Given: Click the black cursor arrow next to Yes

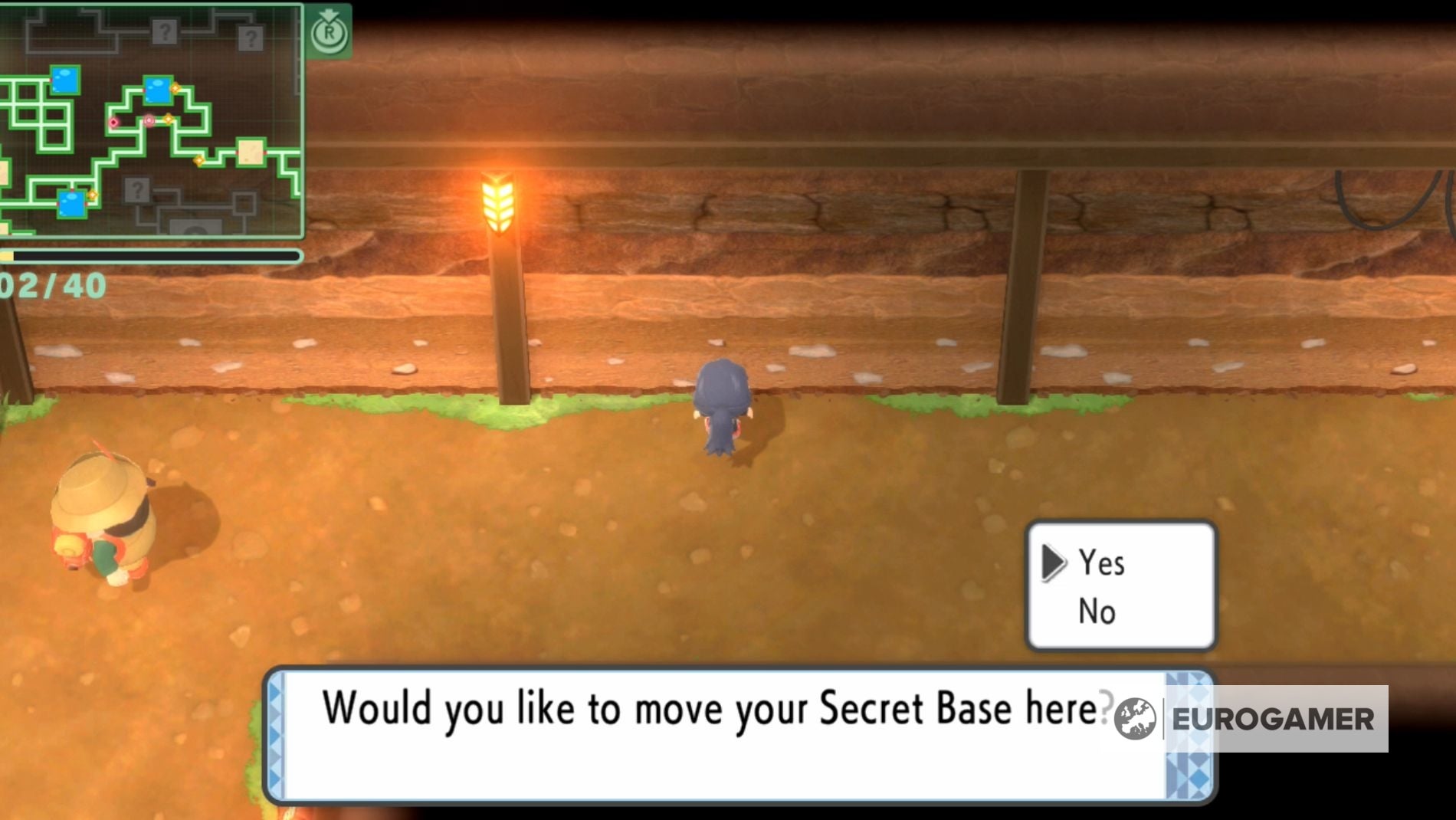Looking at the screenshot, I should click(x=1054, y=565).
